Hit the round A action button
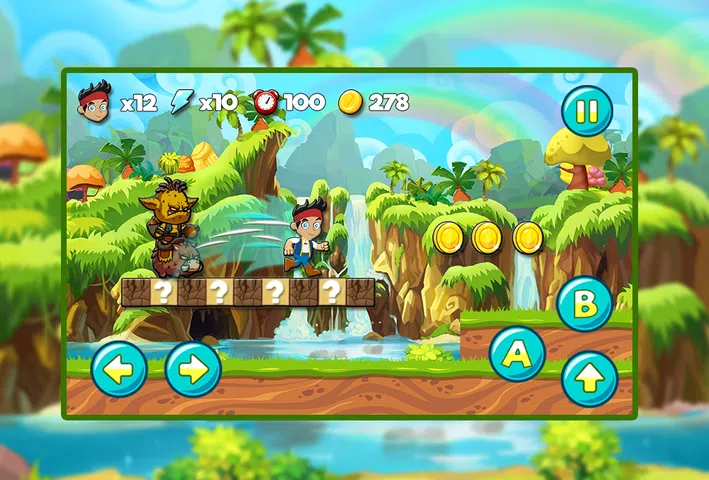The image size is (709, 480). pyautogui.click(x=517, y=353)
